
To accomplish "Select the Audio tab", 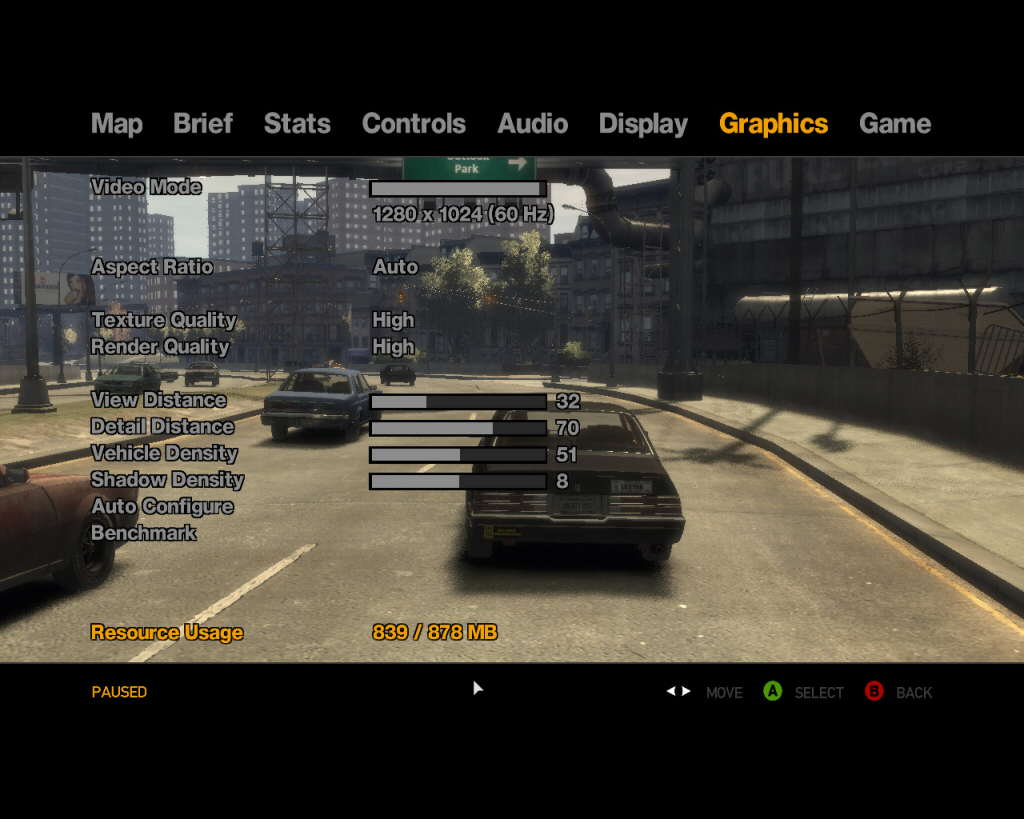I will click(532, 124).
